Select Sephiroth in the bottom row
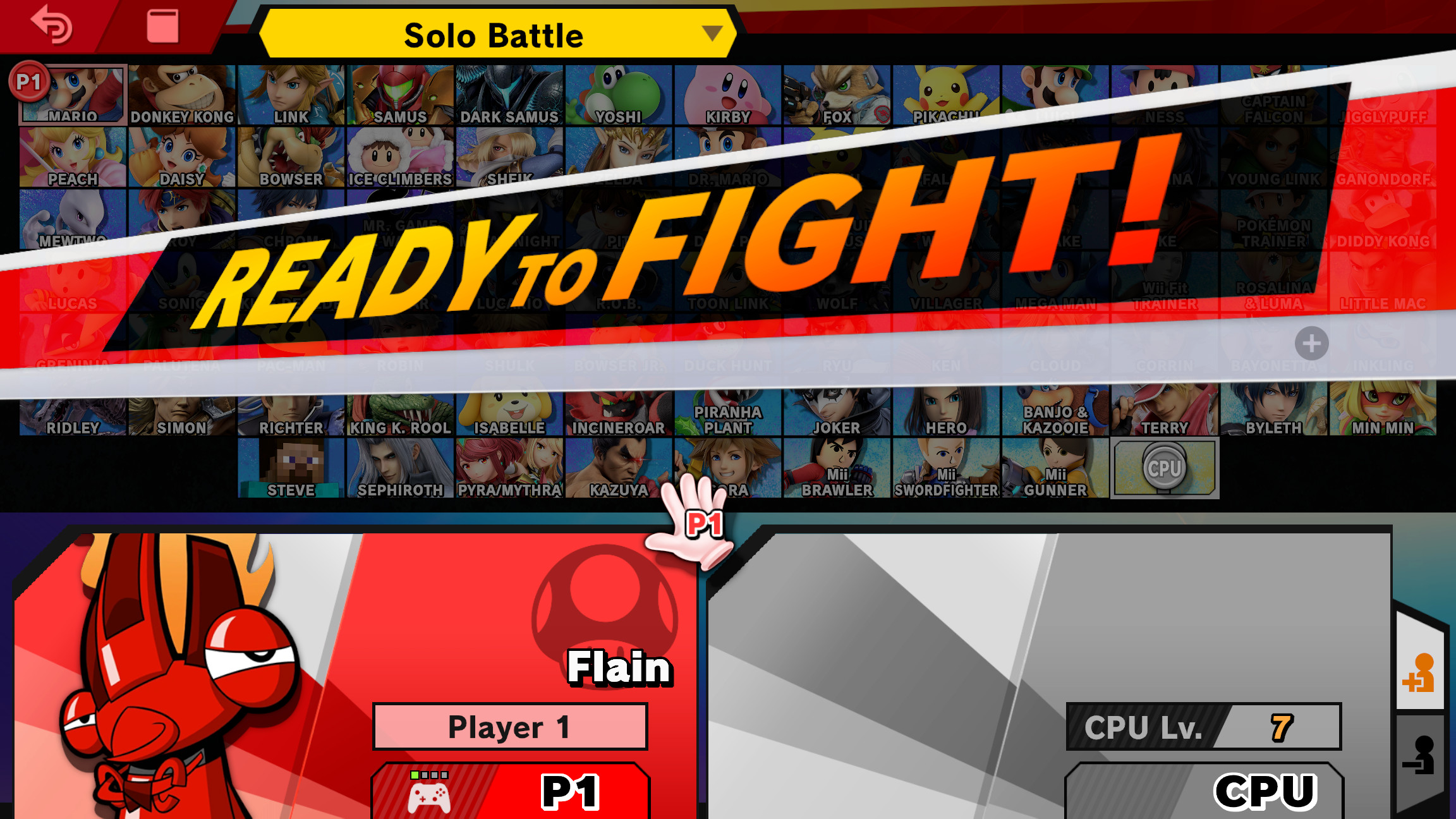This screenshot has height=819, width=1456. [402, 468]
